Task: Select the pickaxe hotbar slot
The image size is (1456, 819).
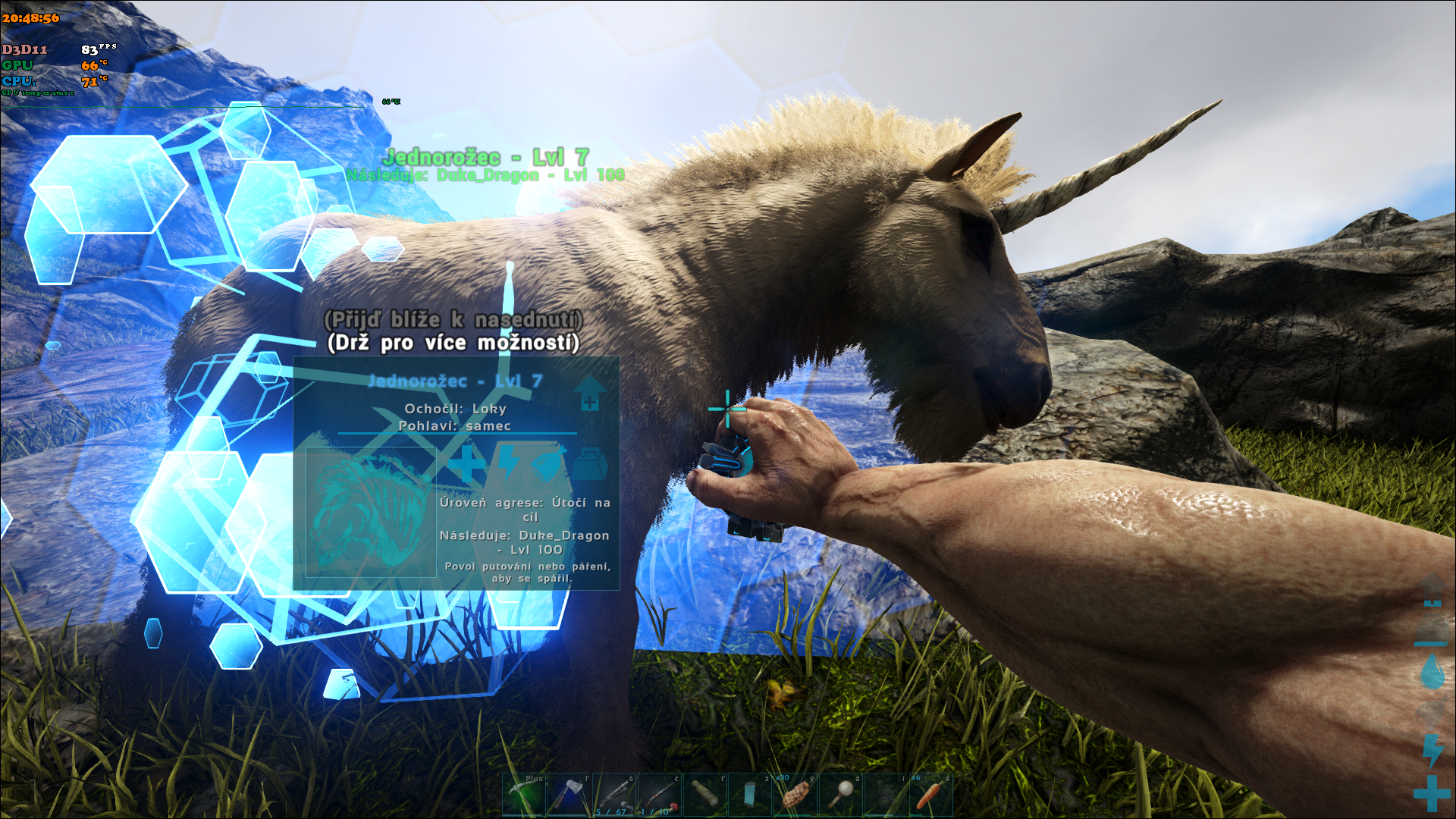Action: (524, 795)
